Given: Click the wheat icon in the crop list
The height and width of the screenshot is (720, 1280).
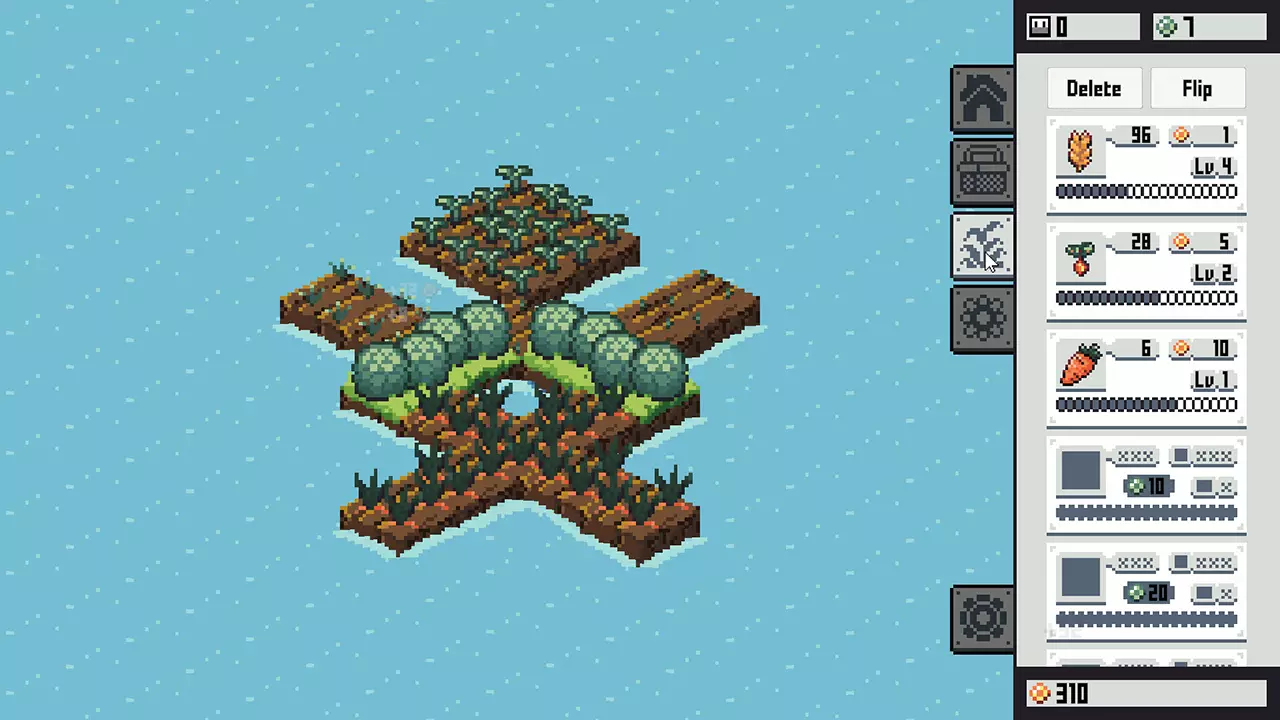Looking at the screenshot, I should tap(1080, 152).
